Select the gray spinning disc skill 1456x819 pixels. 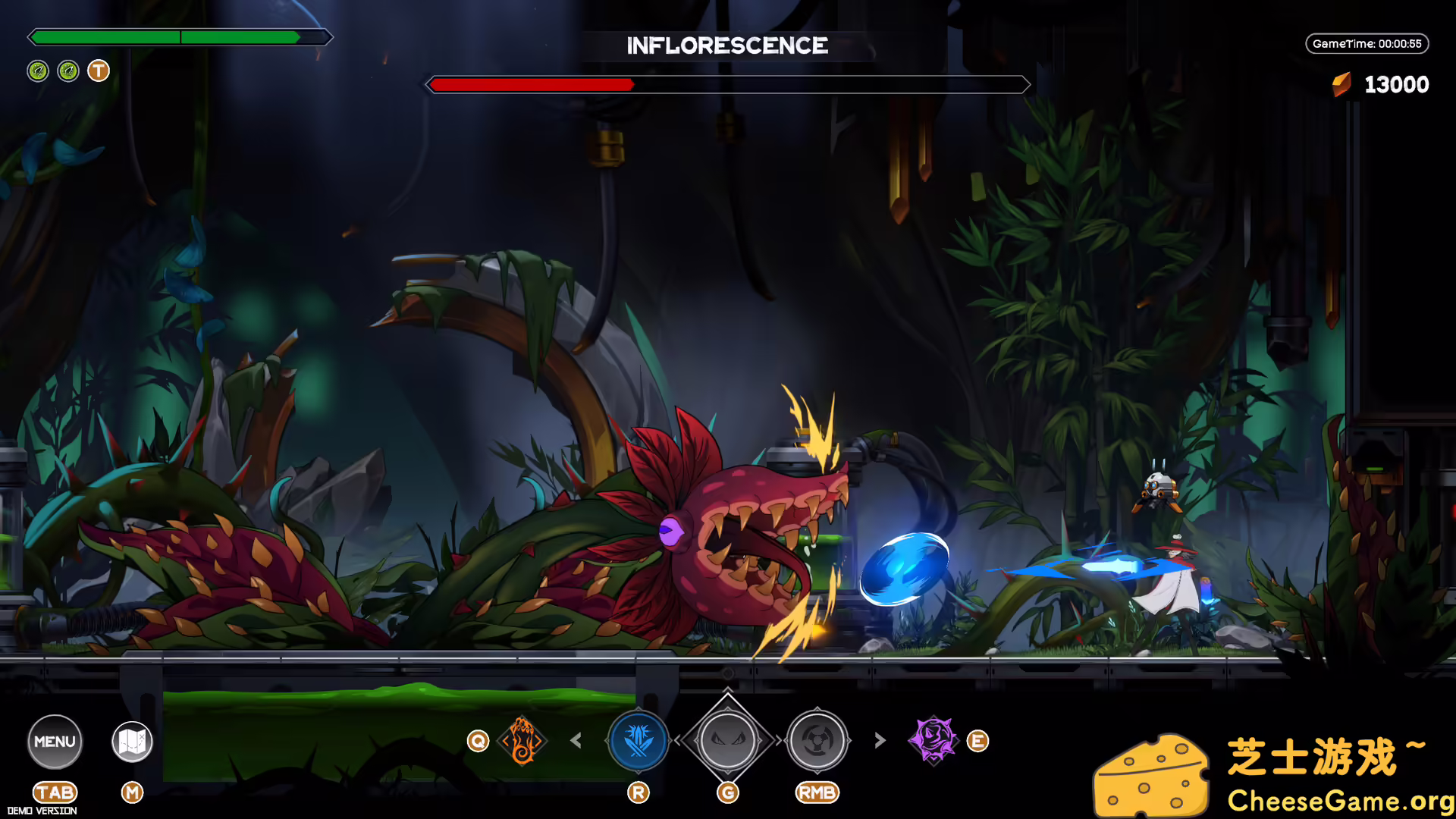click(817, 740)
